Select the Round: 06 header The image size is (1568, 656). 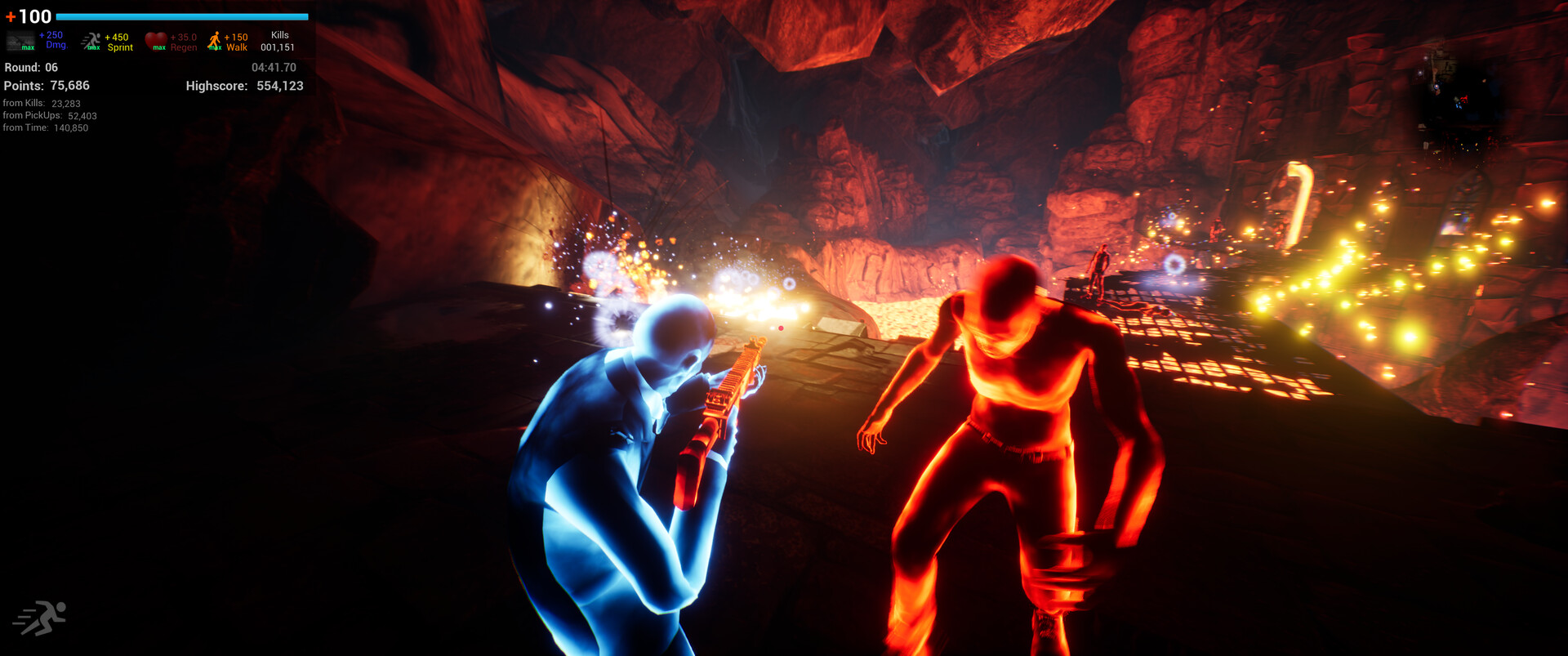30,68
